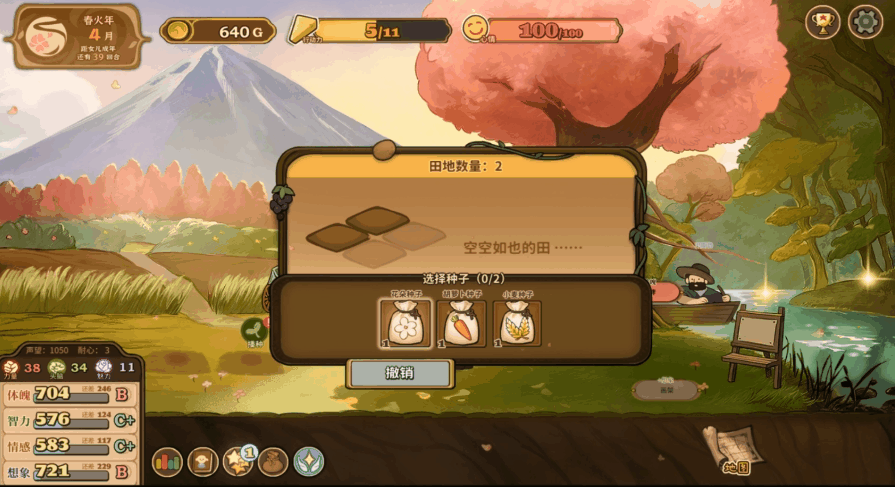Screen dimensions: 895x487
Task: Pick the wheat seed bag
Action: pyautogui.click(x=517, y=323)
